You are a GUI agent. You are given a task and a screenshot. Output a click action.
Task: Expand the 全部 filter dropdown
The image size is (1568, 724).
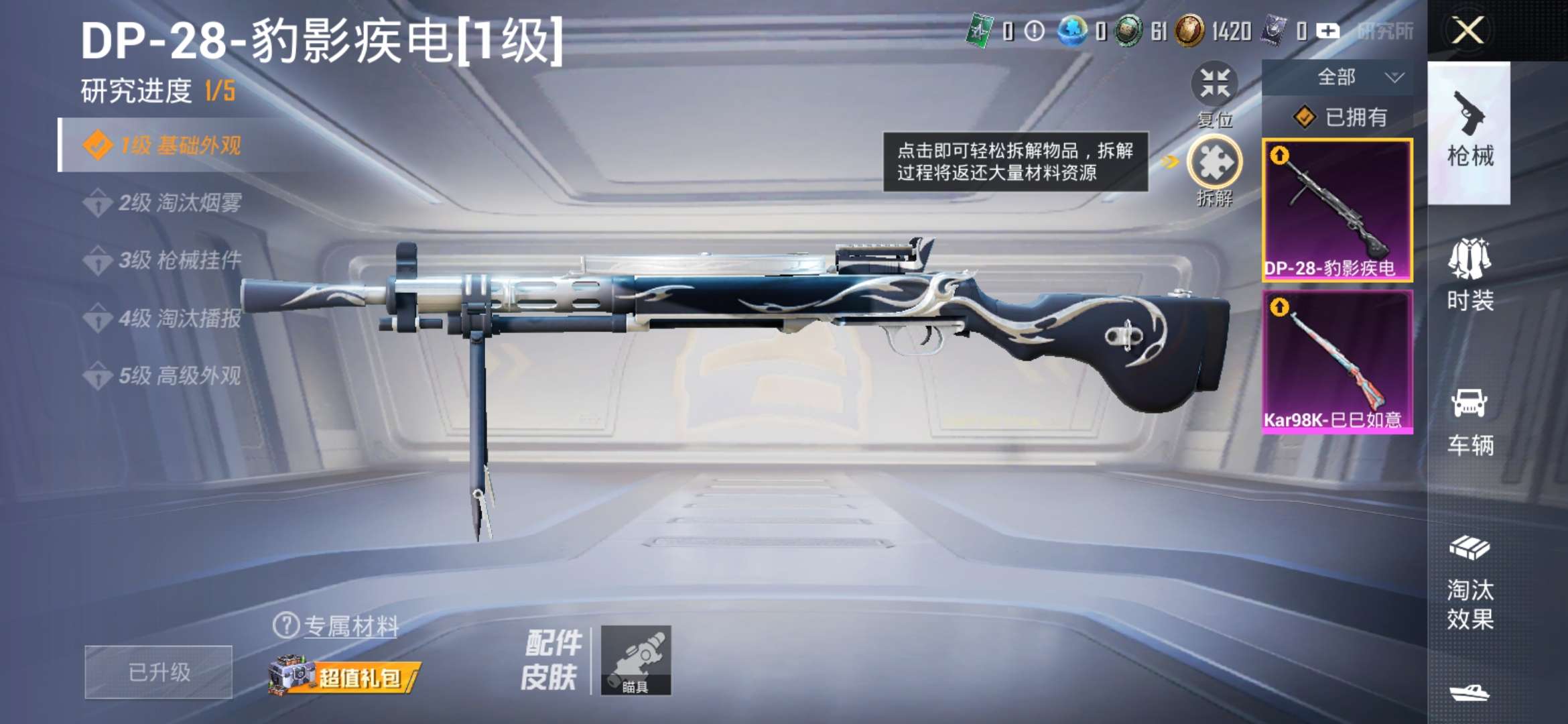pyautogui.click(x=1347, y=76)
